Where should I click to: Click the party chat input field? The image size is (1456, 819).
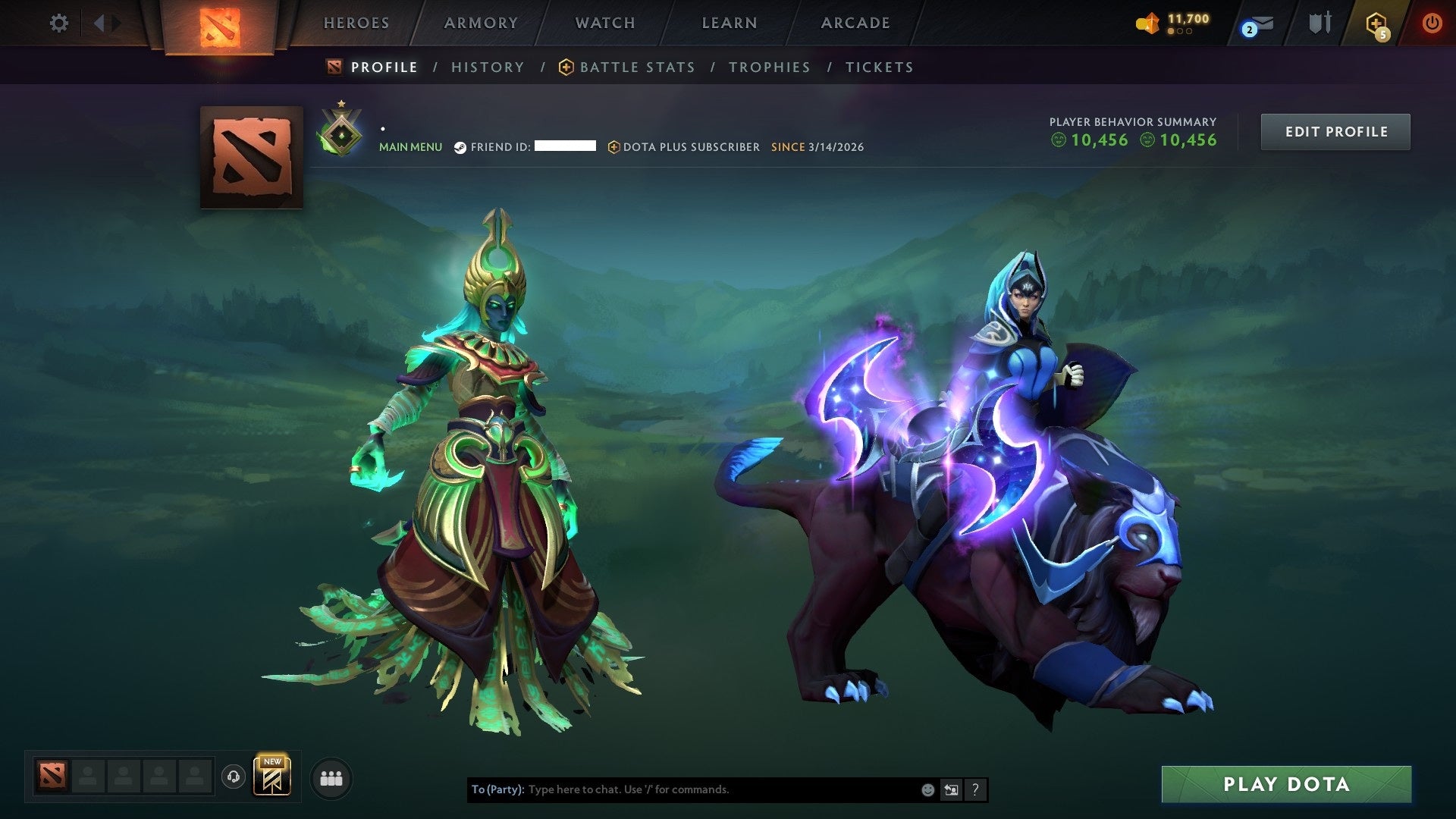point(682,789)
